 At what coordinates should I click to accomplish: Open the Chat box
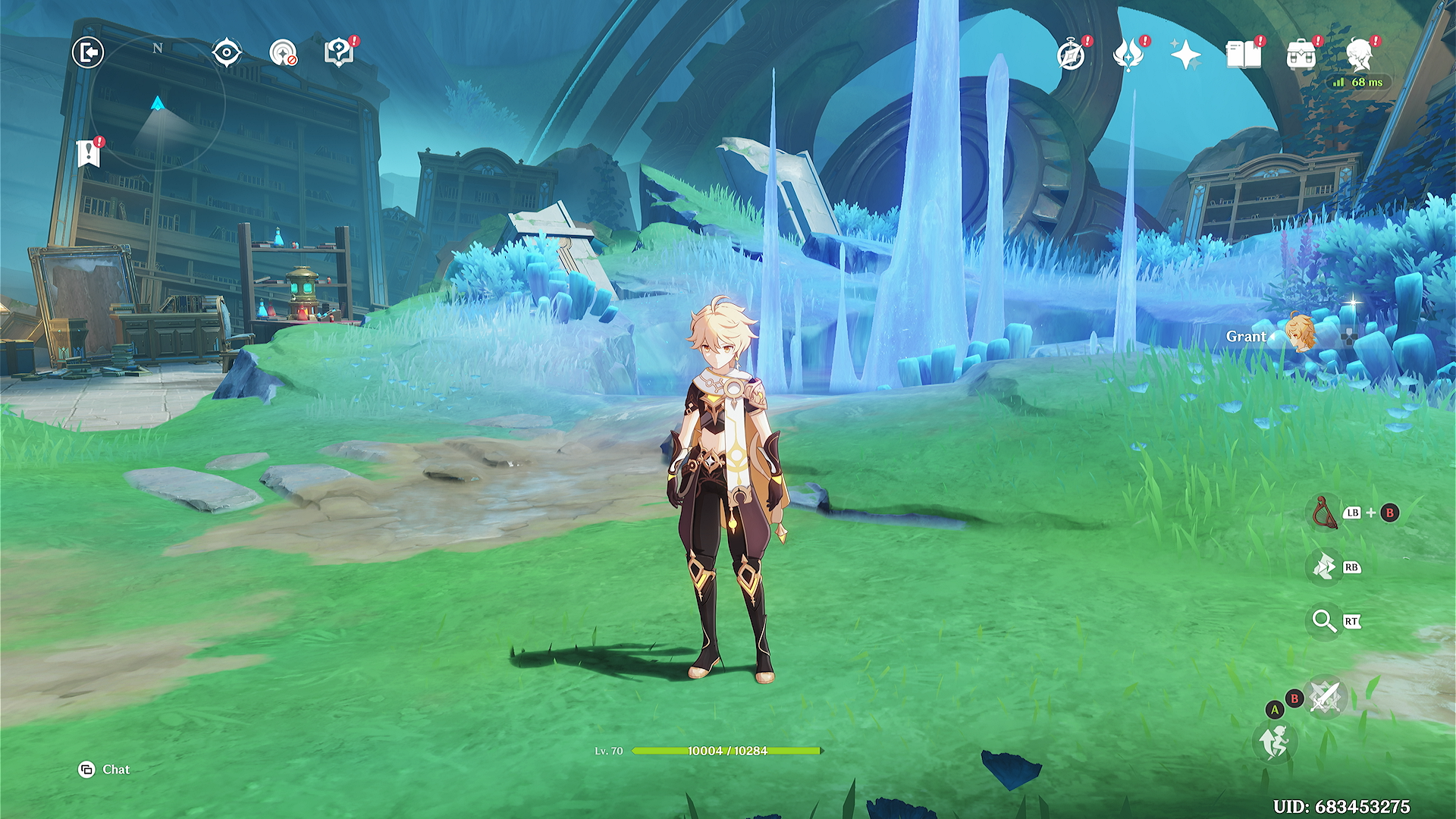pyautogui.click(x=105, y=770)
